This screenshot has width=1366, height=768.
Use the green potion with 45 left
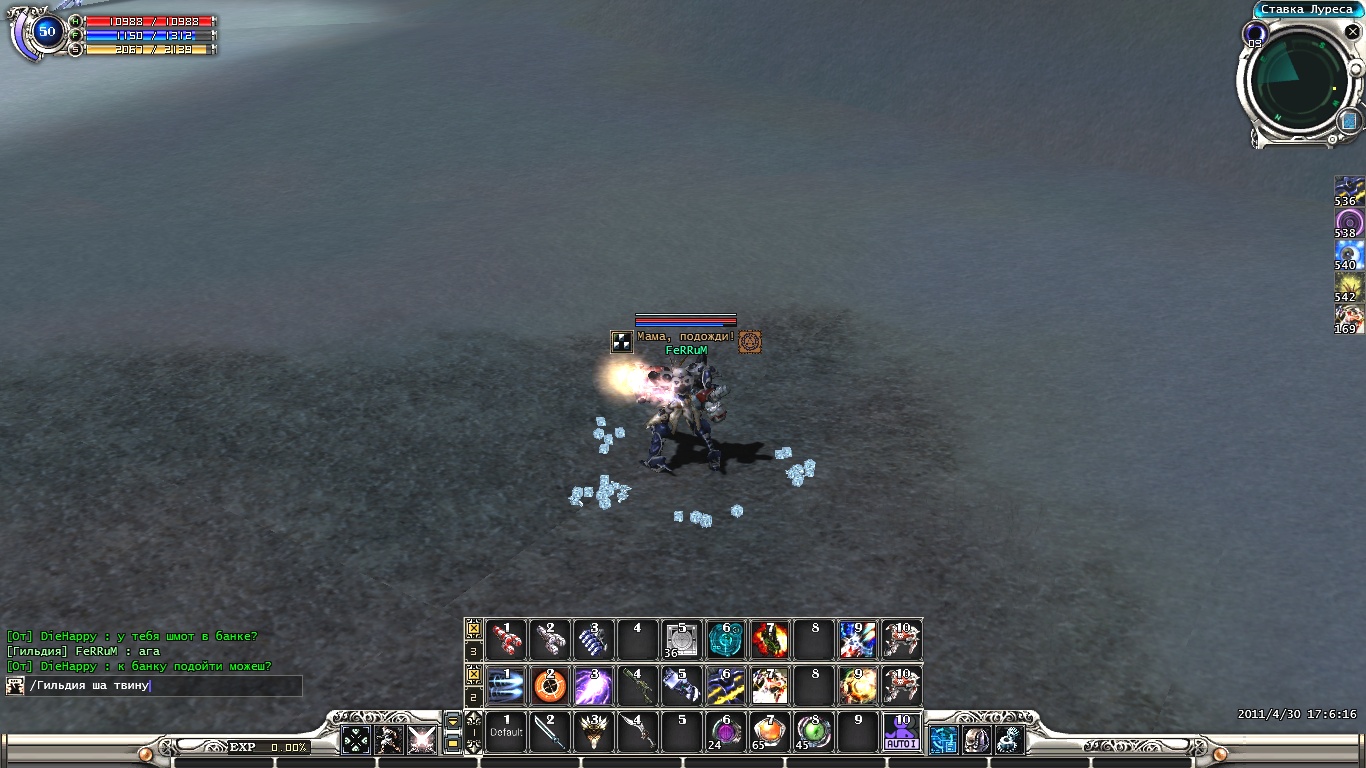[814, 732]
